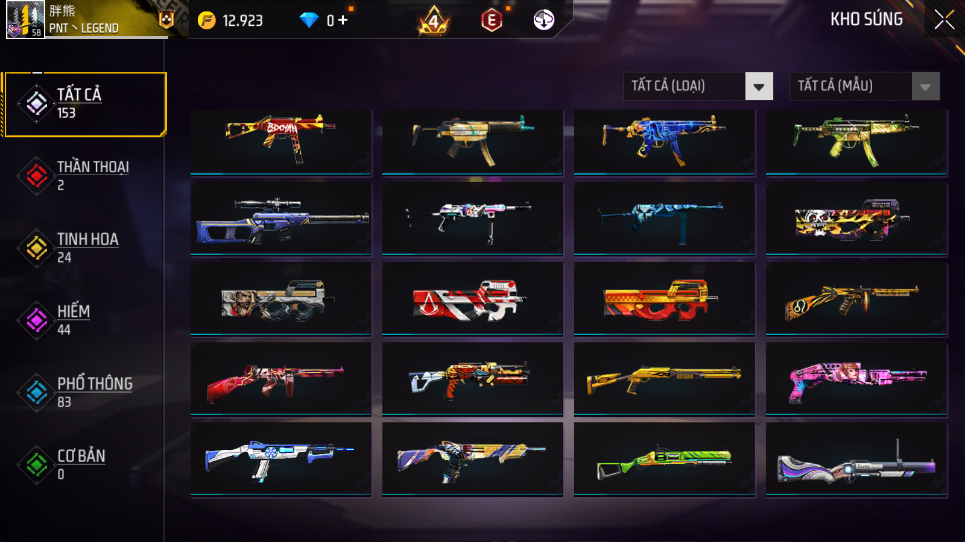
Task: Select the Booyah red-yellow SMG skin
Action: point(280,141)
